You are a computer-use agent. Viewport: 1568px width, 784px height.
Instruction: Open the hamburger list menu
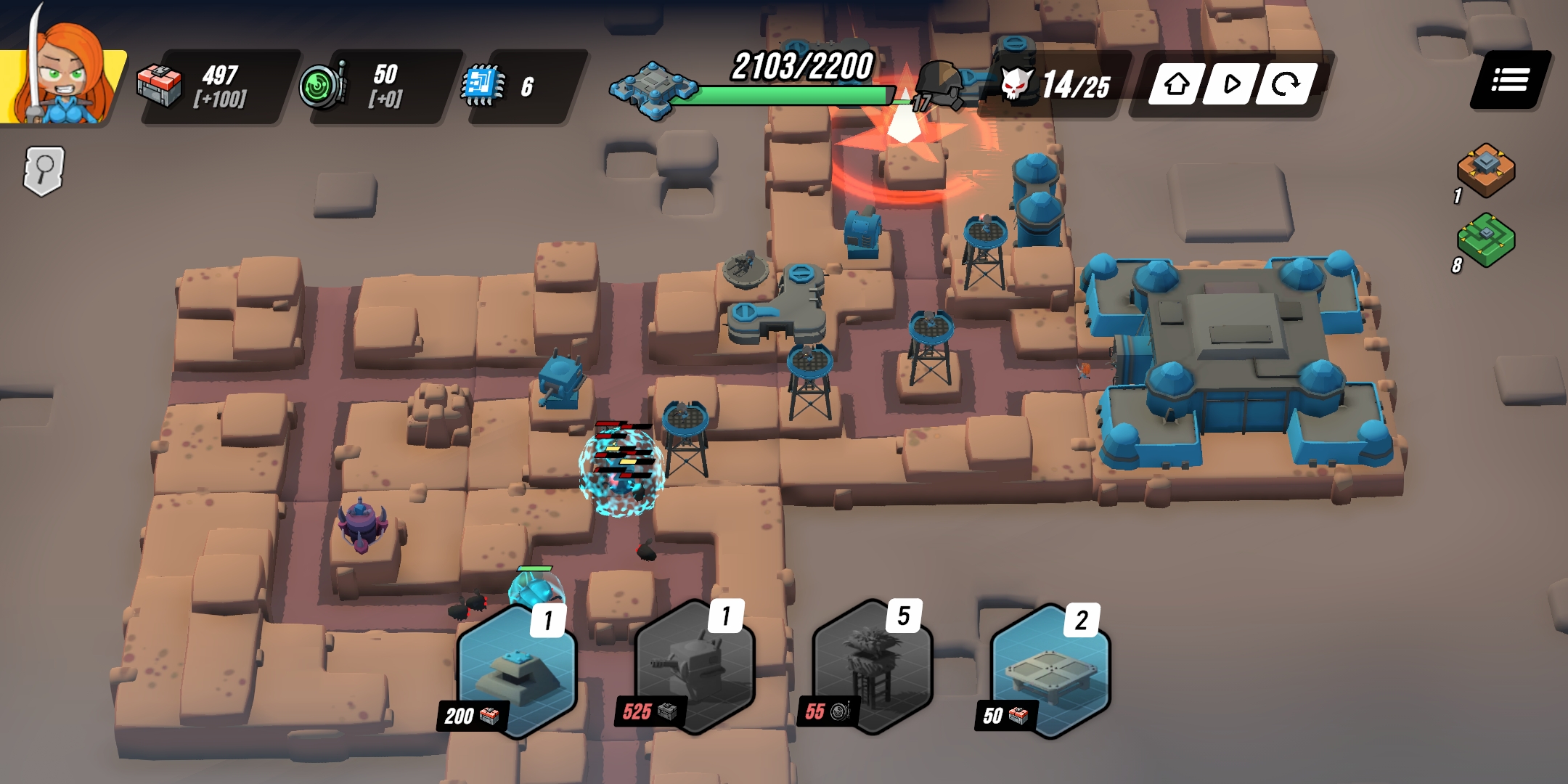click(1510, 80)
